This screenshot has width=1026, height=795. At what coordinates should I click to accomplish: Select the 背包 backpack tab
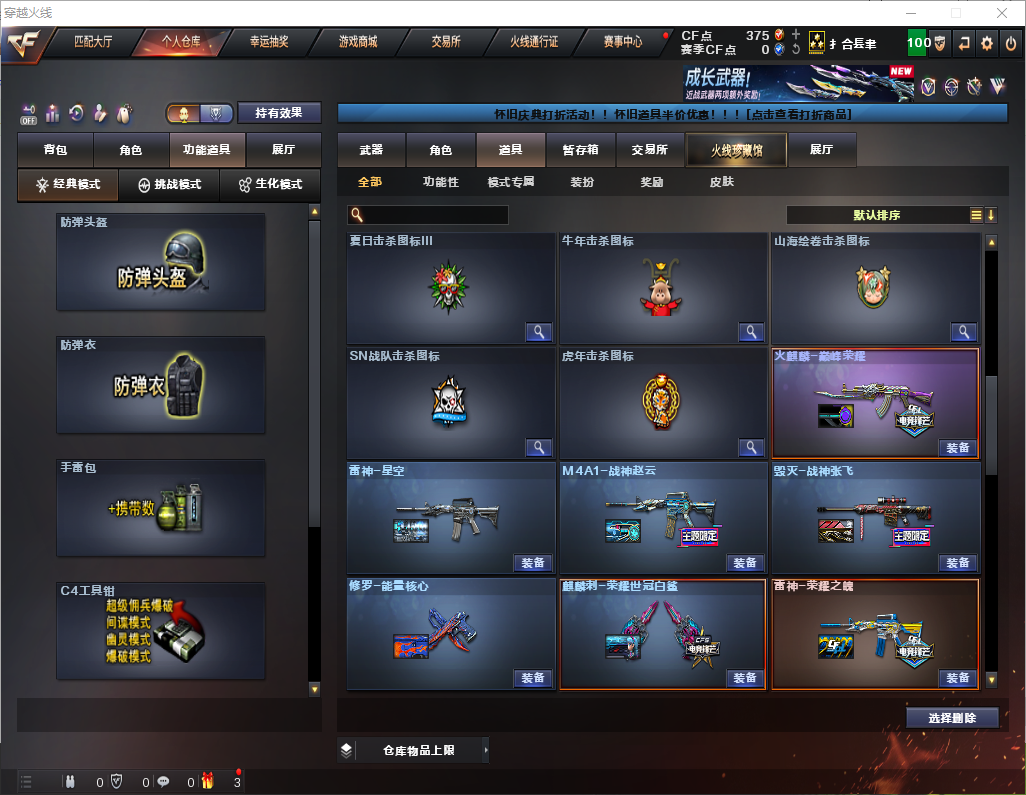click(56, 150)
